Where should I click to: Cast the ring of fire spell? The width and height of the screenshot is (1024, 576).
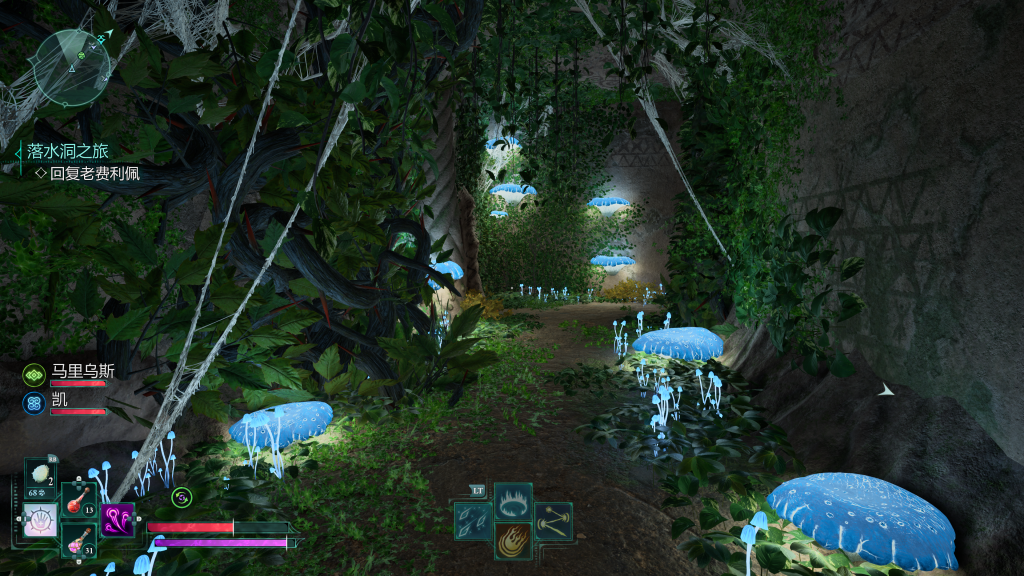click(513, 500)
